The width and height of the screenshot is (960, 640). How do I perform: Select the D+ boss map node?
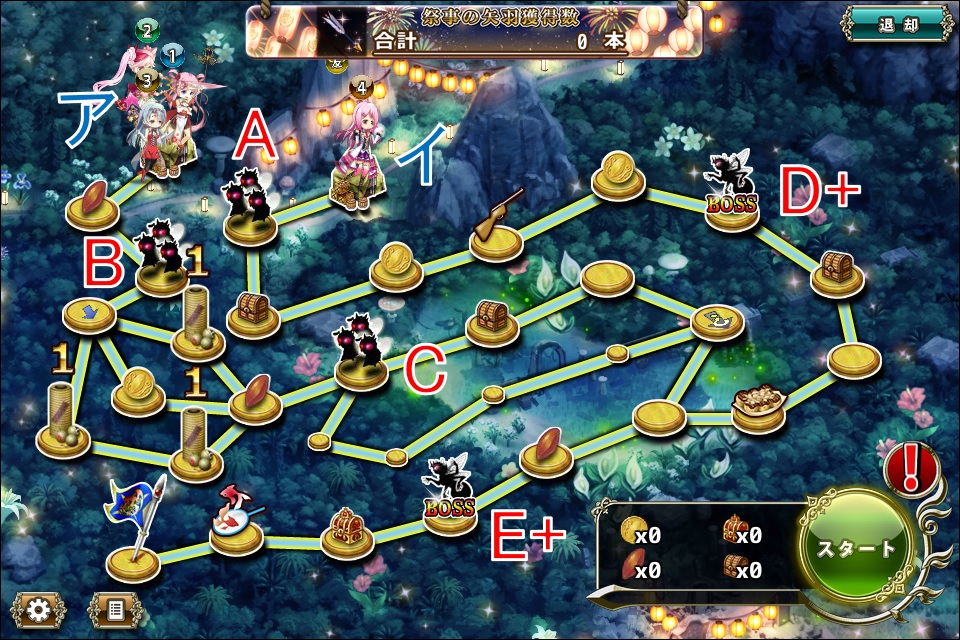pyautogui.click(x=731, y=196)
